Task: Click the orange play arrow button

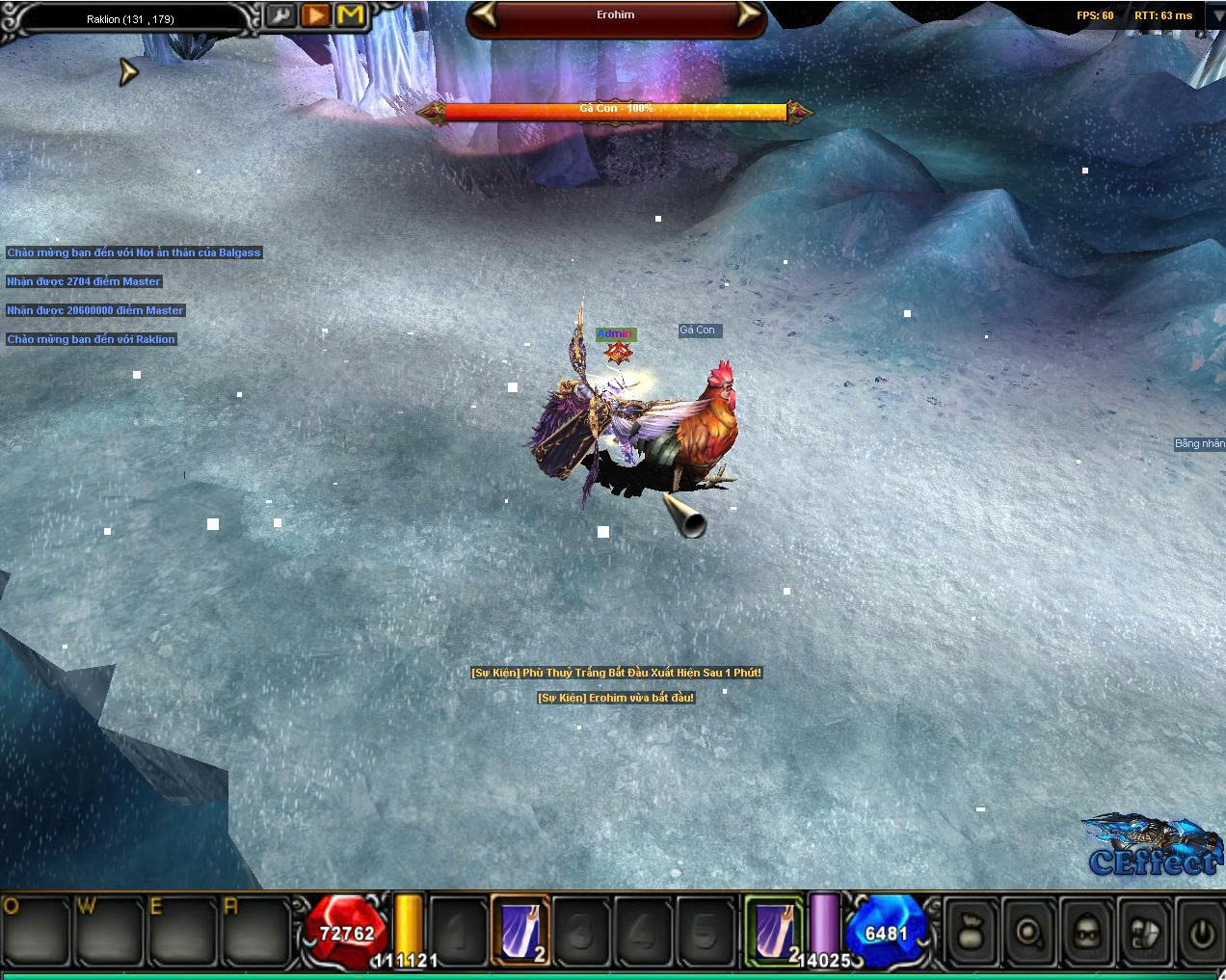Action: click(315, 15)
